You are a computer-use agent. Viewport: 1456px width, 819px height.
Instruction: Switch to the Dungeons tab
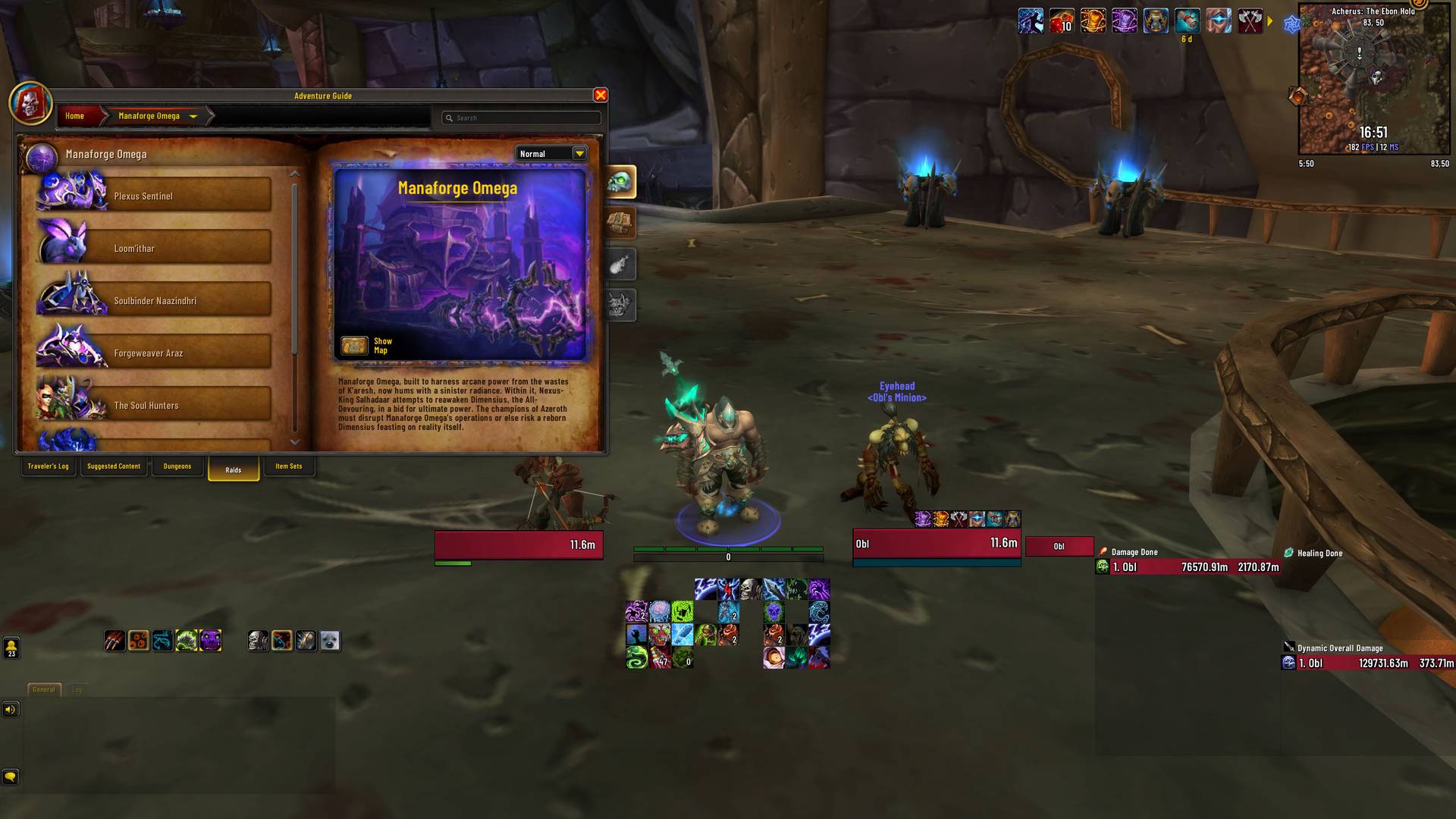pyautogui.click(x=177, y=466)
